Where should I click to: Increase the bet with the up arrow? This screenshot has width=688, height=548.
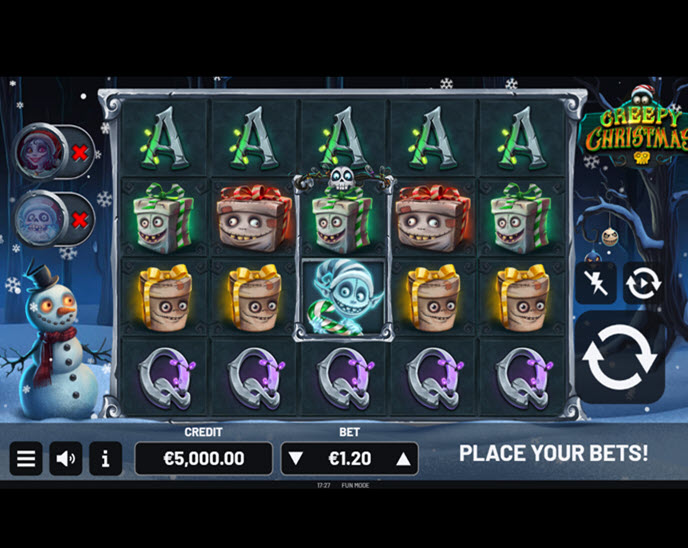403,459
